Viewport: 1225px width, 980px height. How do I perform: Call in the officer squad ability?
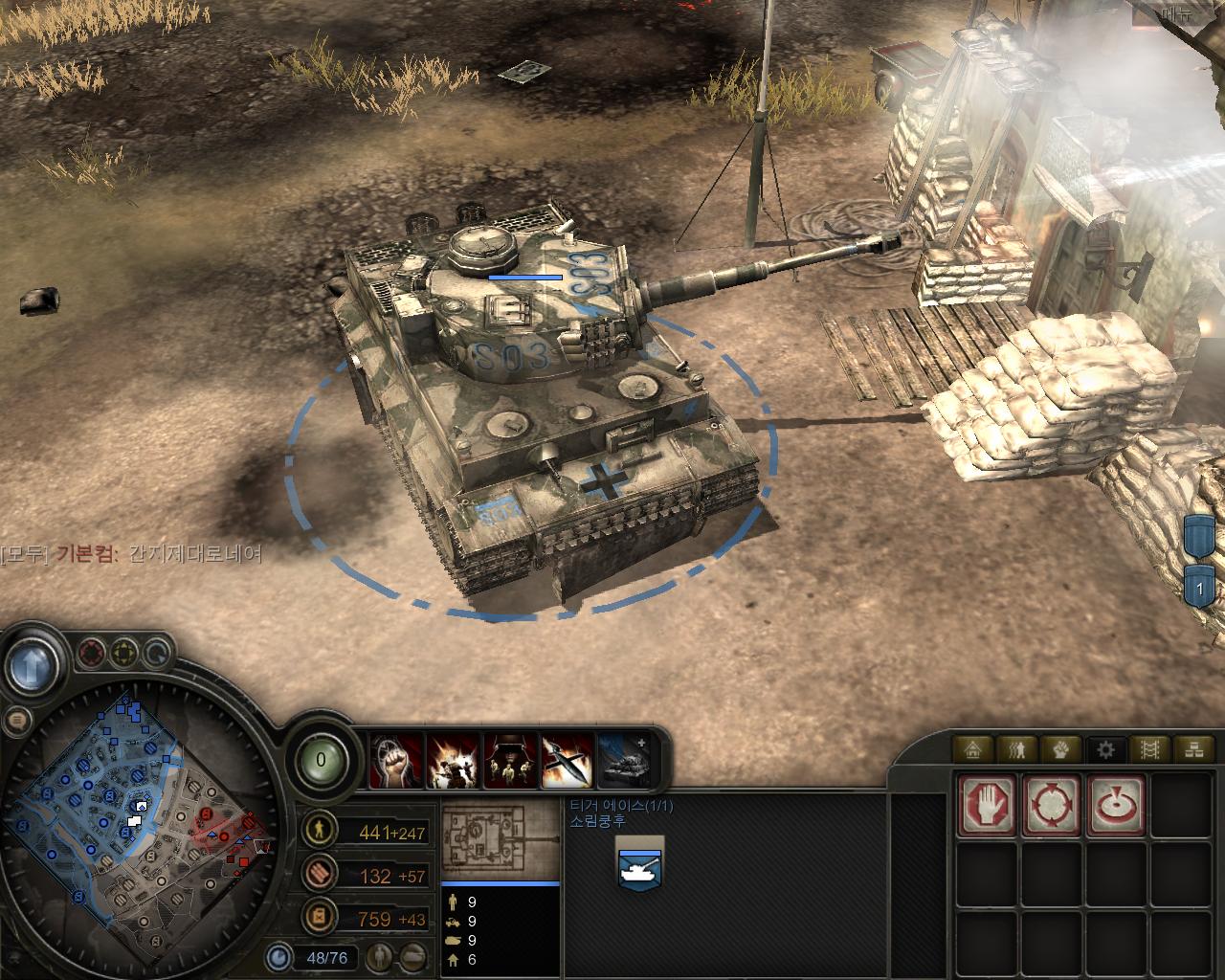(x=510, y=761)
